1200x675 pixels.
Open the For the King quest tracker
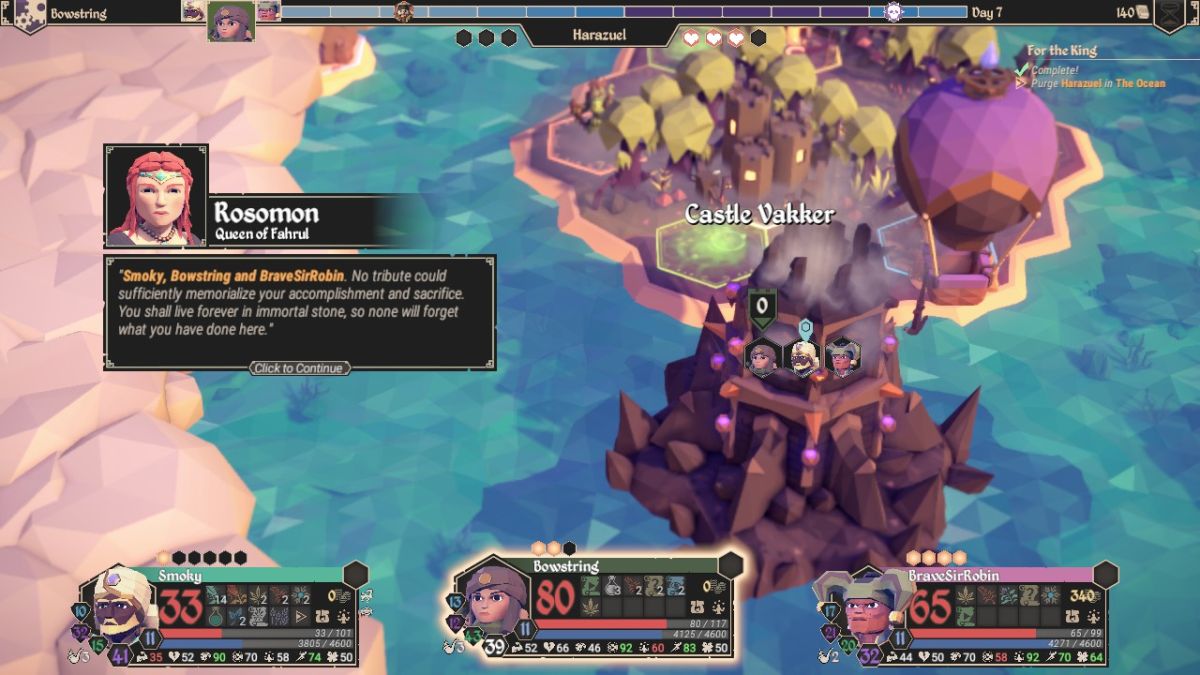(1061, 50)
